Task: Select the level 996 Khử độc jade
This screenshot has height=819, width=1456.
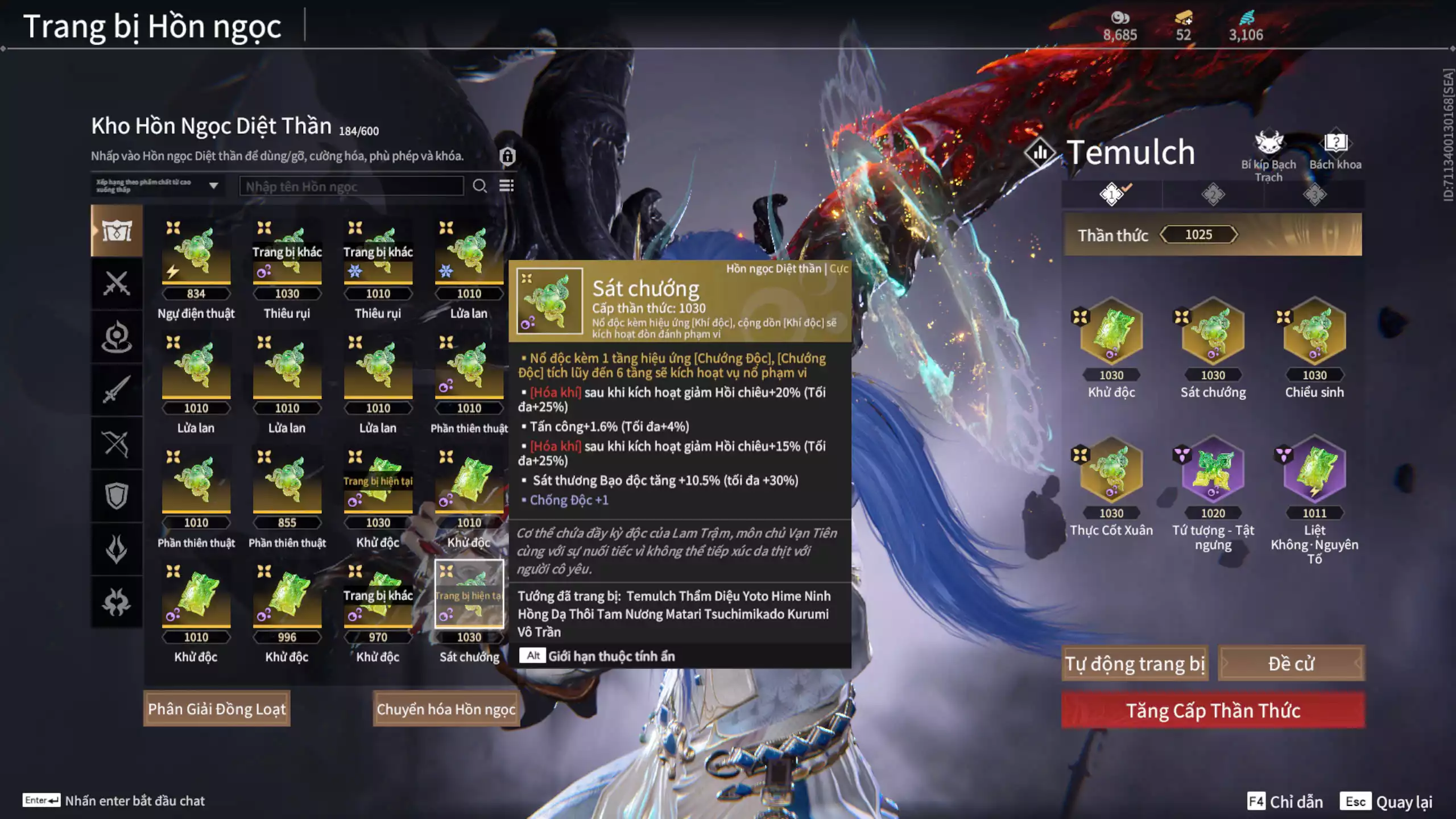Action: (287, 597)
